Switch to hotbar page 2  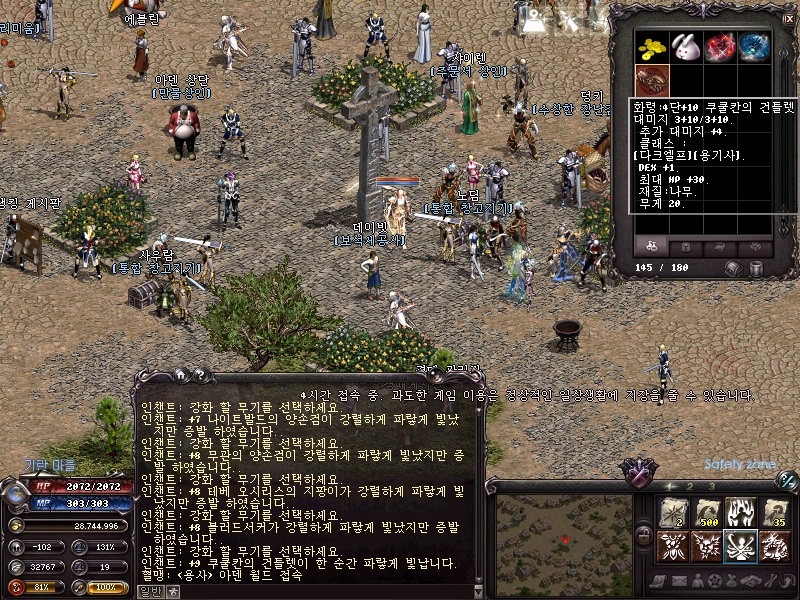click(690, 486)
